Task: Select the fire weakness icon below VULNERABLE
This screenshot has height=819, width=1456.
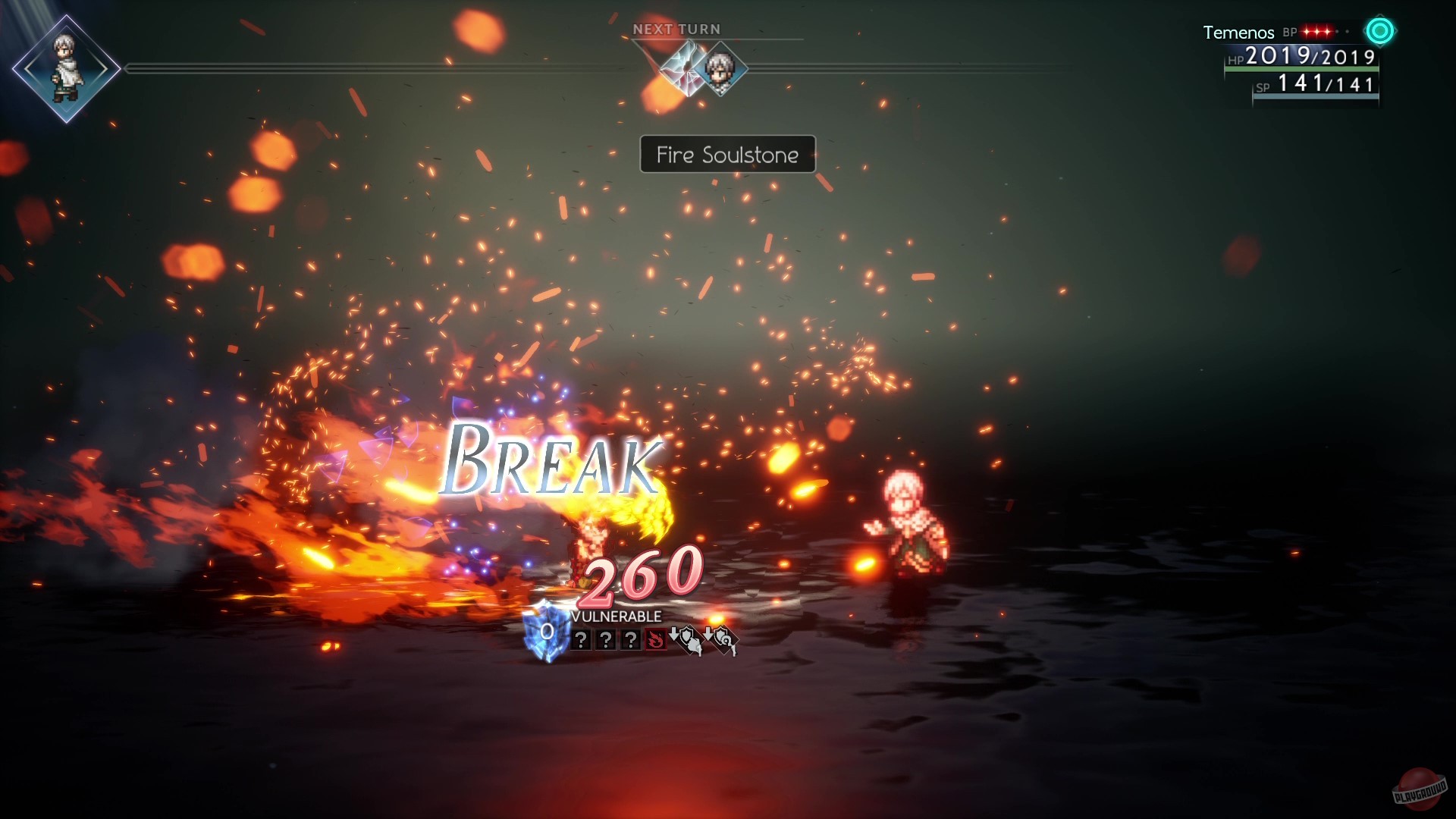Action: click(x=656, y=639)
